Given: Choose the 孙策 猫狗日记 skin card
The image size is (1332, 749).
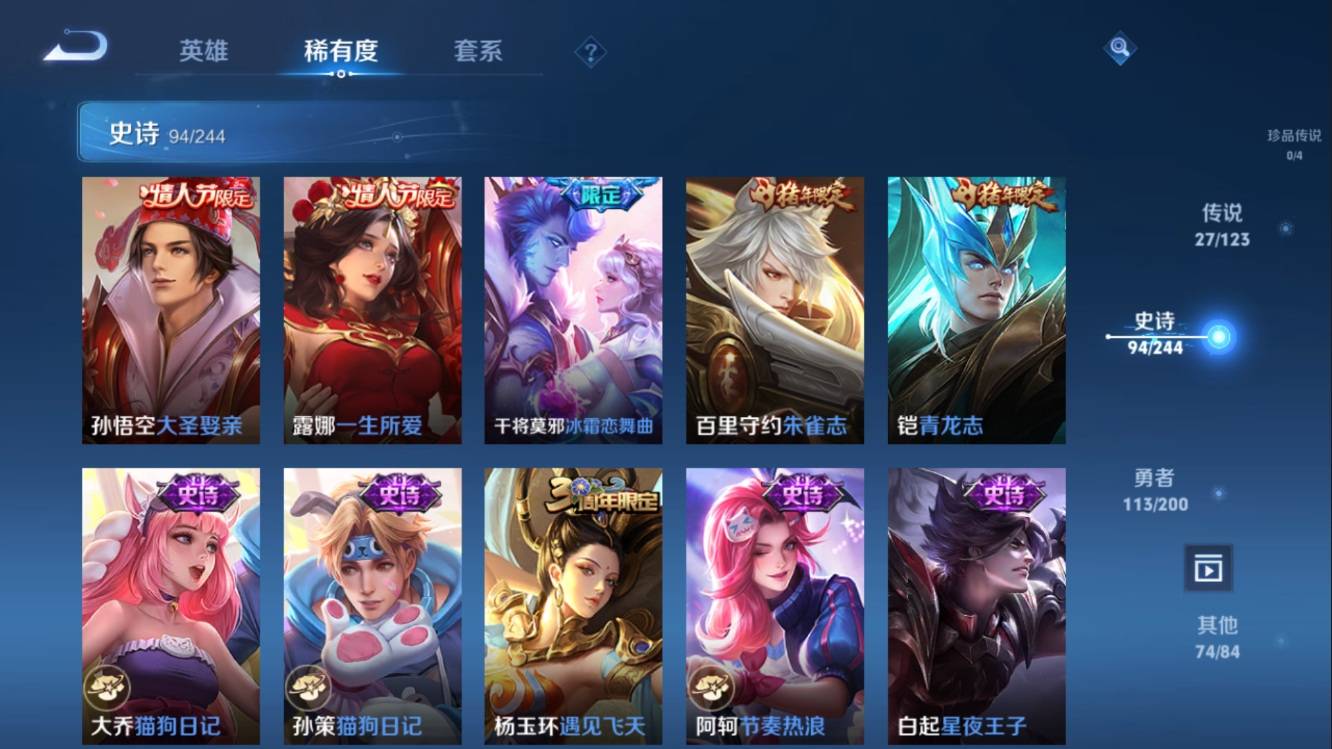Looking at the screenshot, I should click(372, 605).
